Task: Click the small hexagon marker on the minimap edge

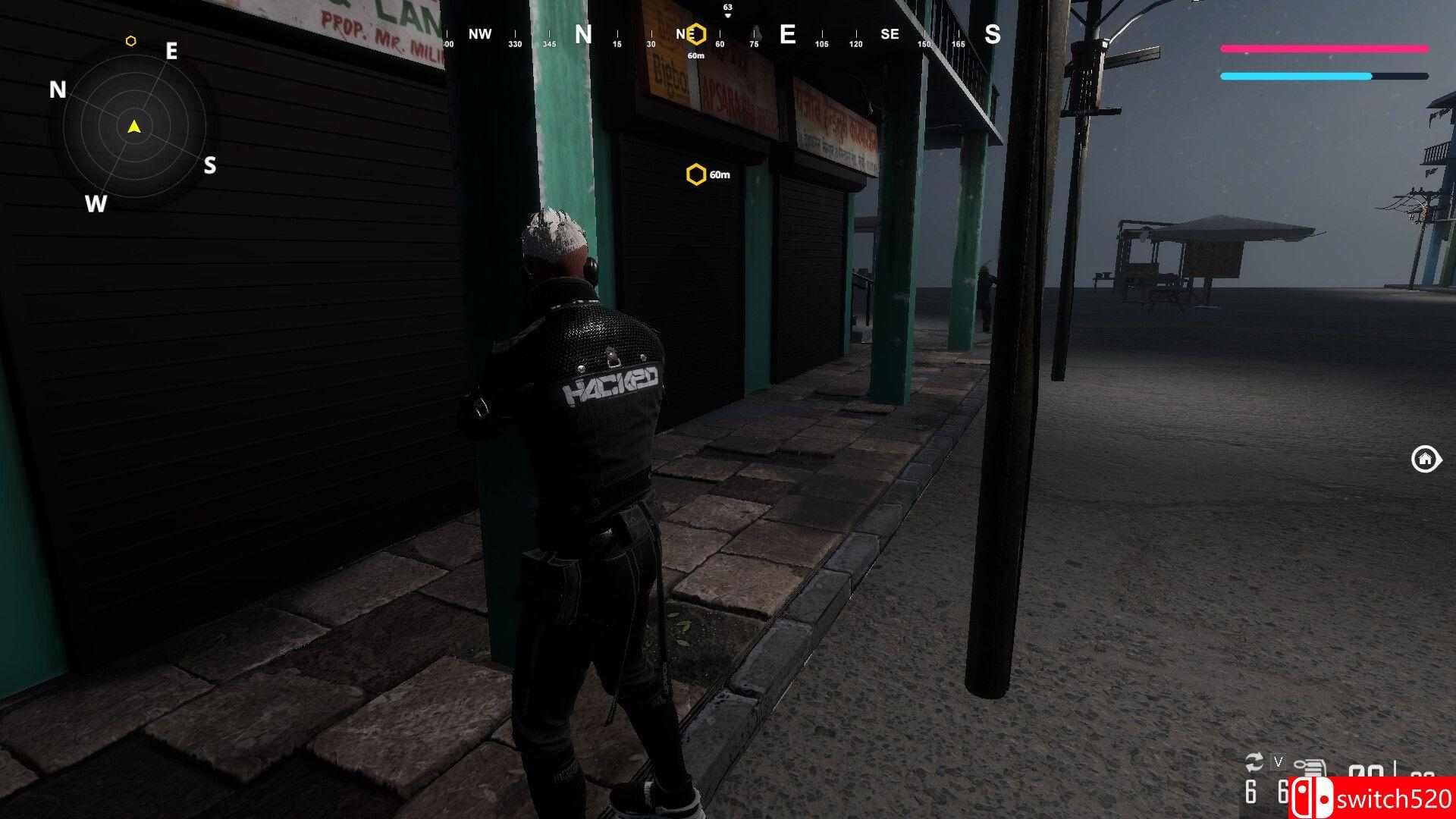Action: point(130,41)
